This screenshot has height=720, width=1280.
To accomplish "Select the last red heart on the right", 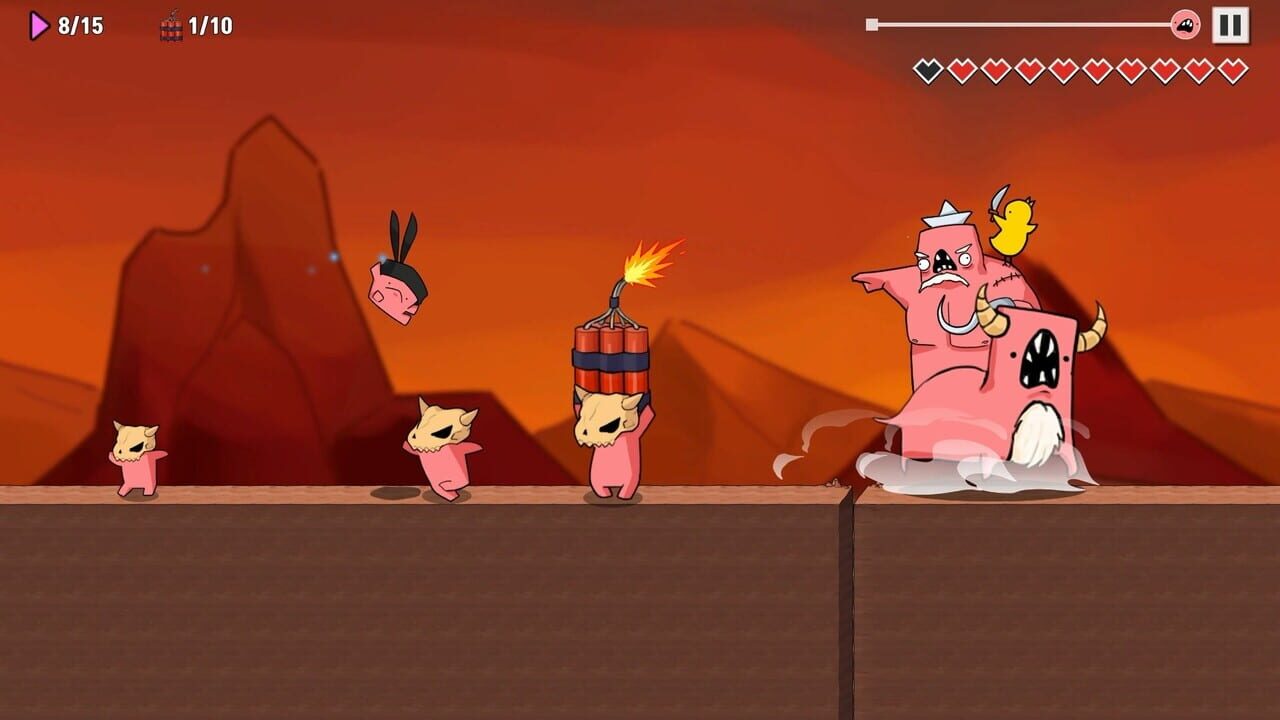I will click(x=1229, y=68).
